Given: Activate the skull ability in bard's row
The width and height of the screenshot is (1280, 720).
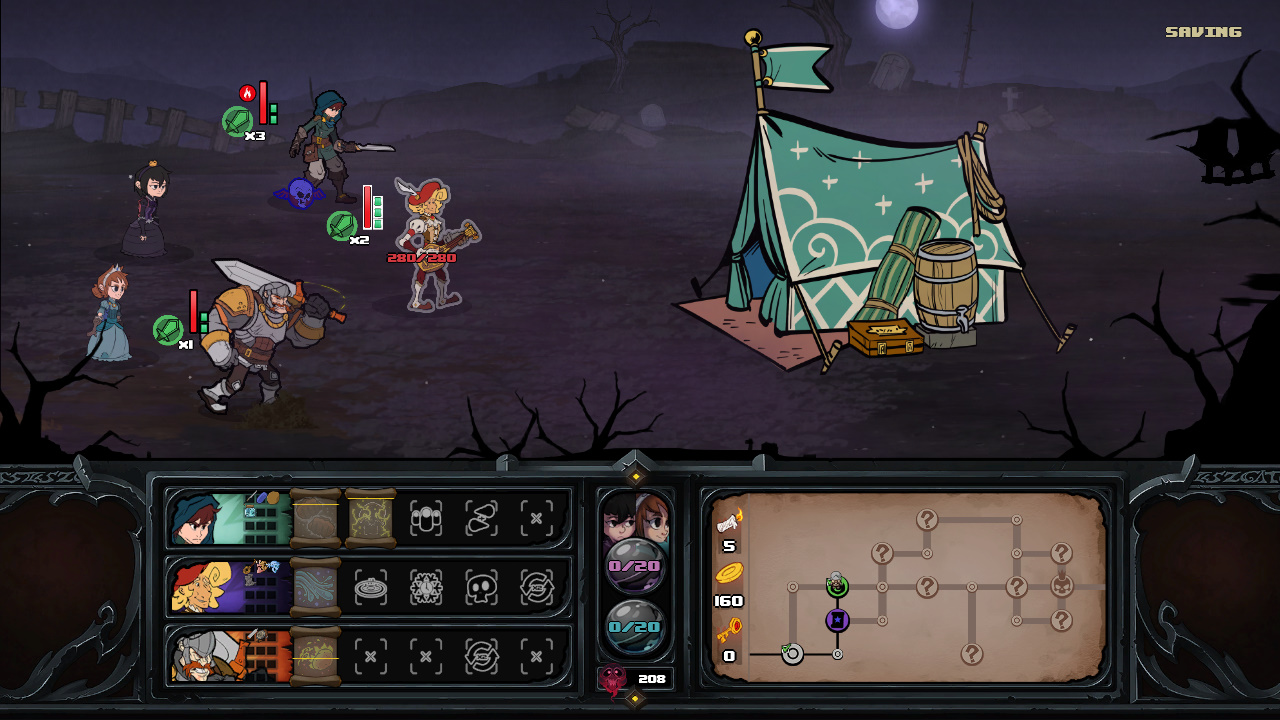Looking at the screenshot, I should pyautogui.click(x=481, y=588).
